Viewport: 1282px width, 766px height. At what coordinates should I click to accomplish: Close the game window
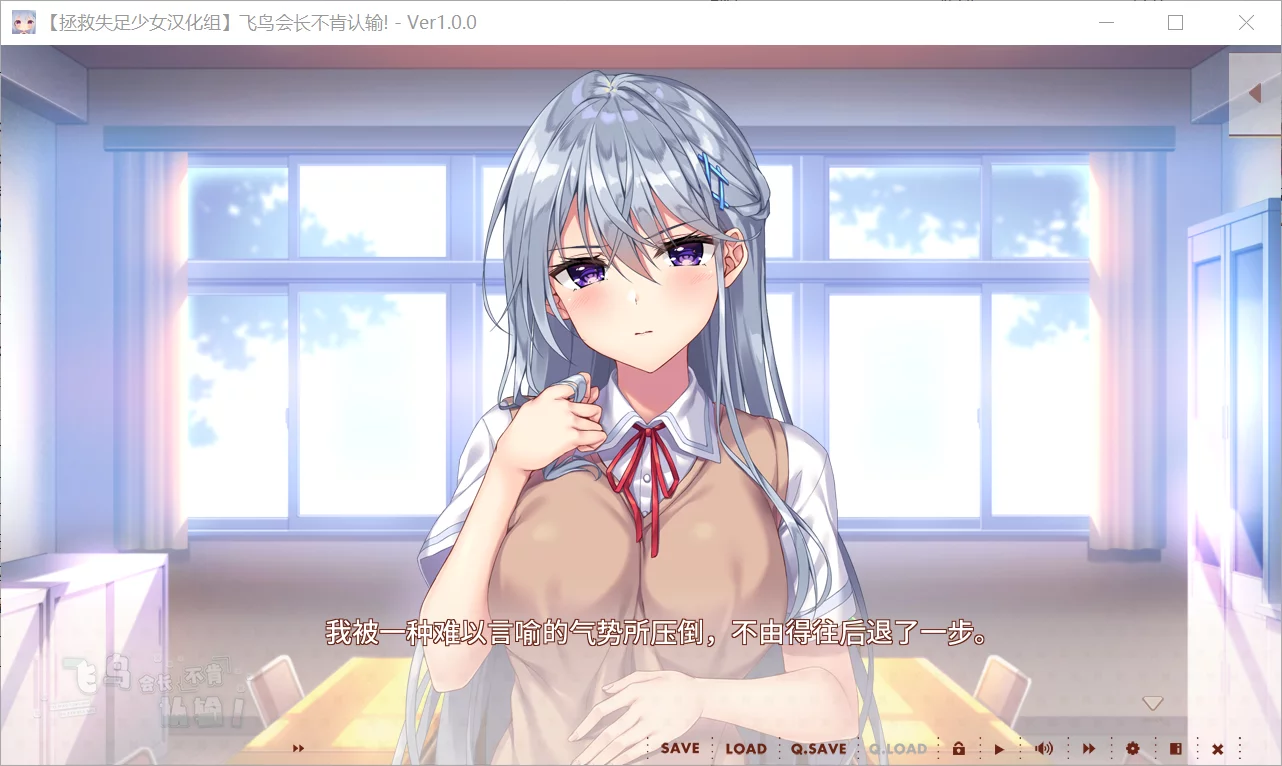pos(1246,22)
